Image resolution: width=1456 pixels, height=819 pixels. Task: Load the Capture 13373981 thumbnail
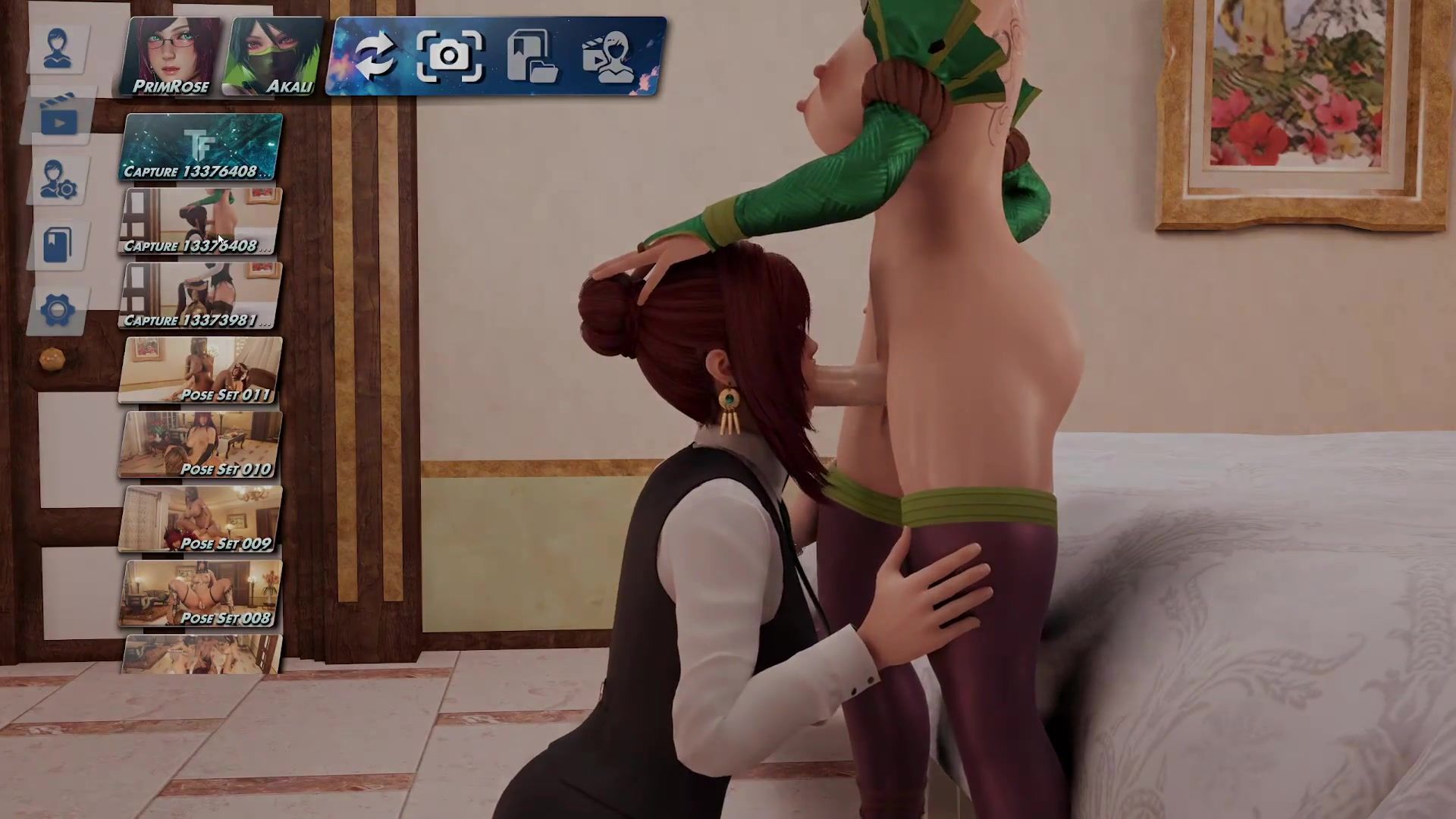pyautogui.click(x=201, y=296)
